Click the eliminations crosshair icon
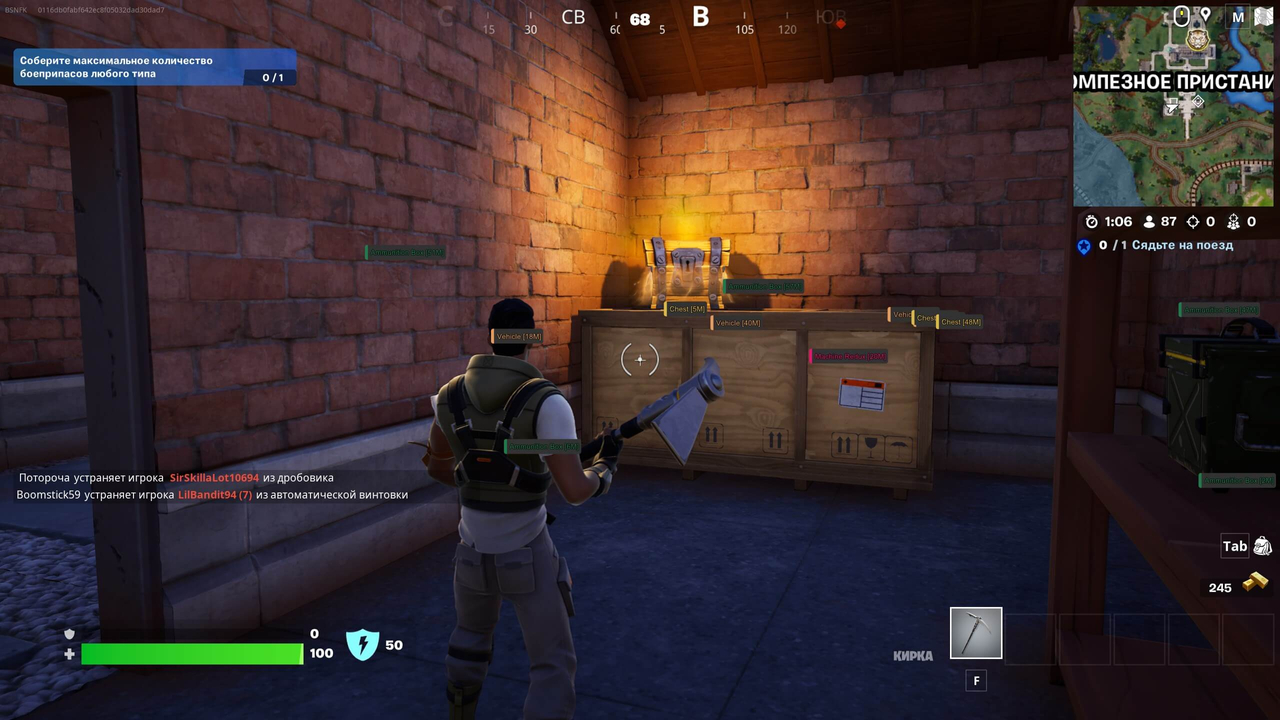The width and height of the screenshot is (1280, 720). coord(1193,222)
